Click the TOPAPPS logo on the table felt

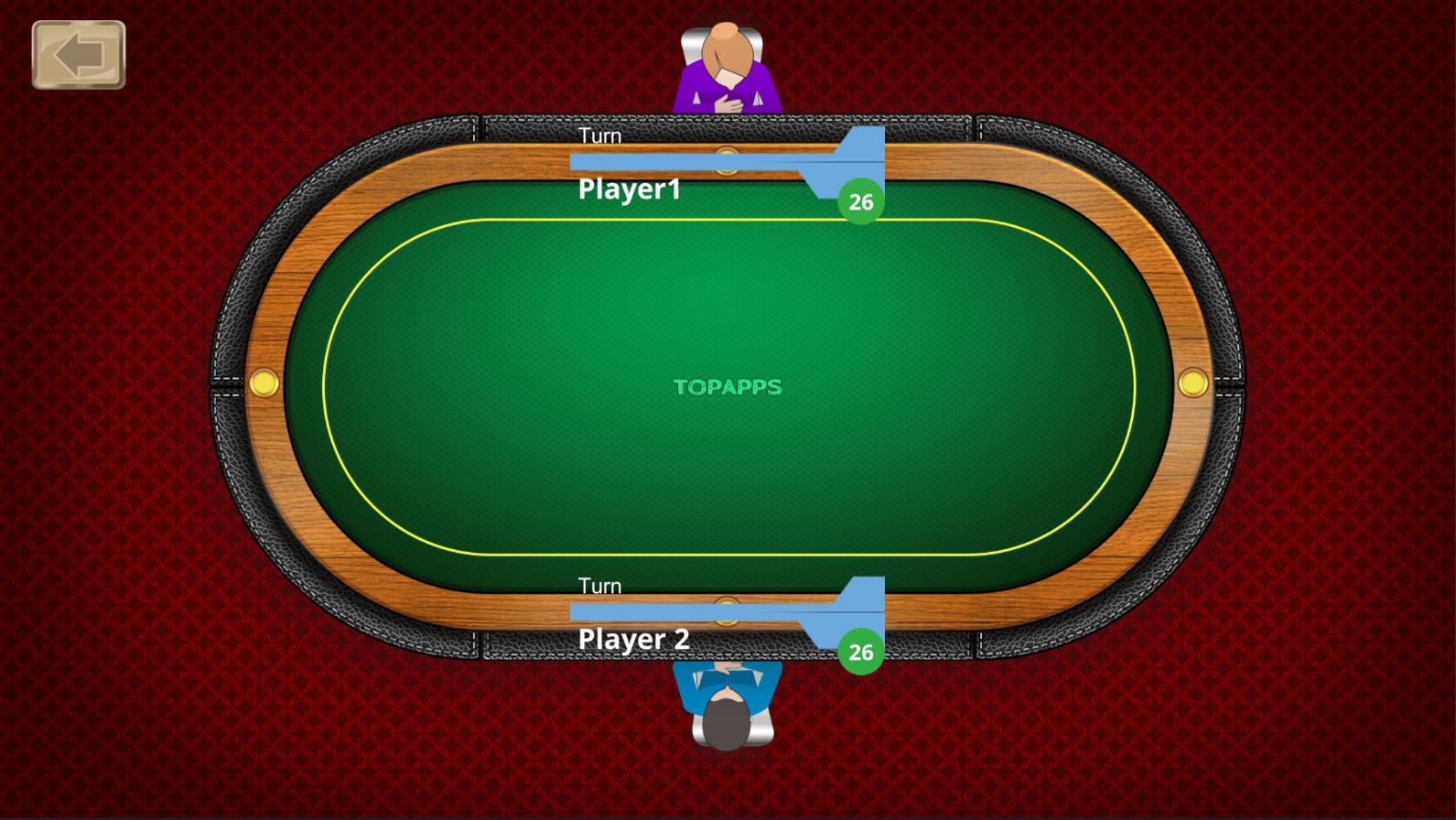(728, 387)
